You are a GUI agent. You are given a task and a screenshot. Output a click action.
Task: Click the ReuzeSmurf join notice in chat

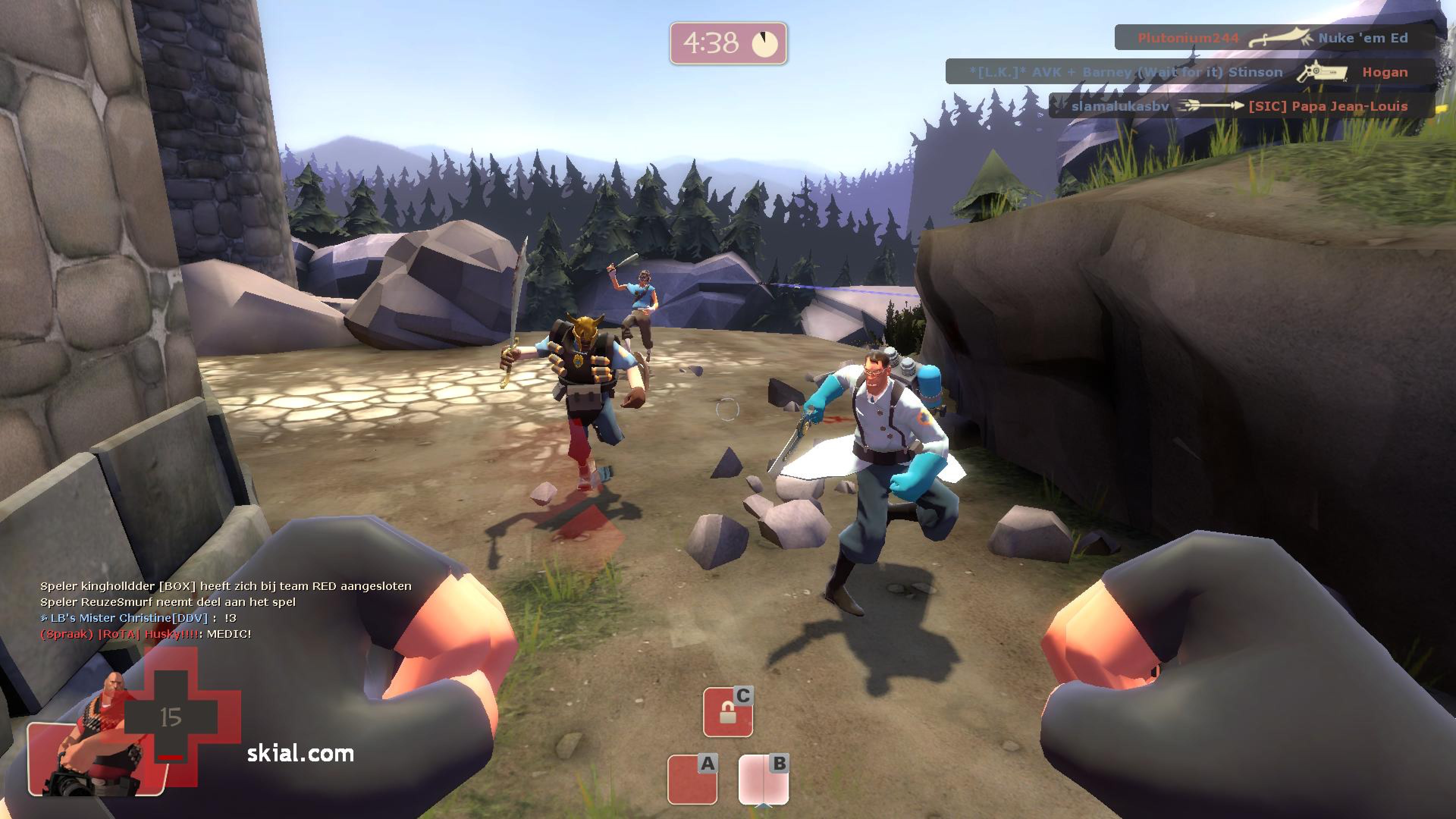click(168, 602)
